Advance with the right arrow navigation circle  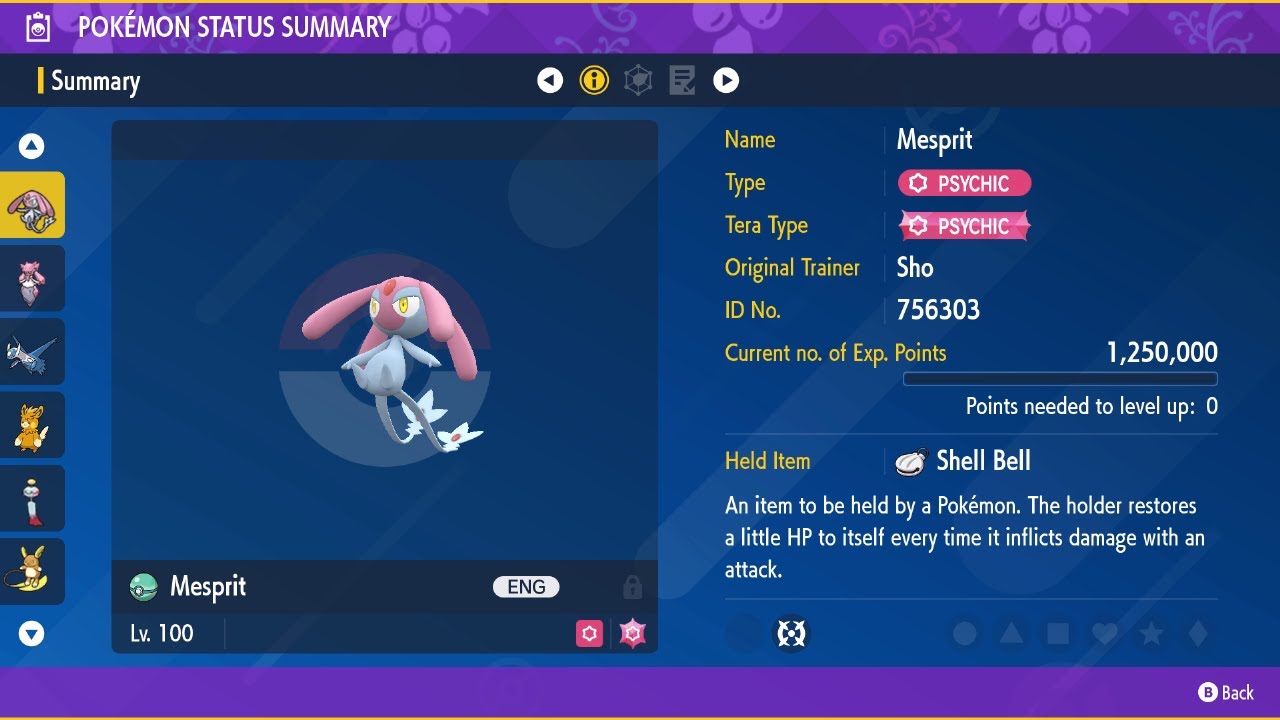726,80
